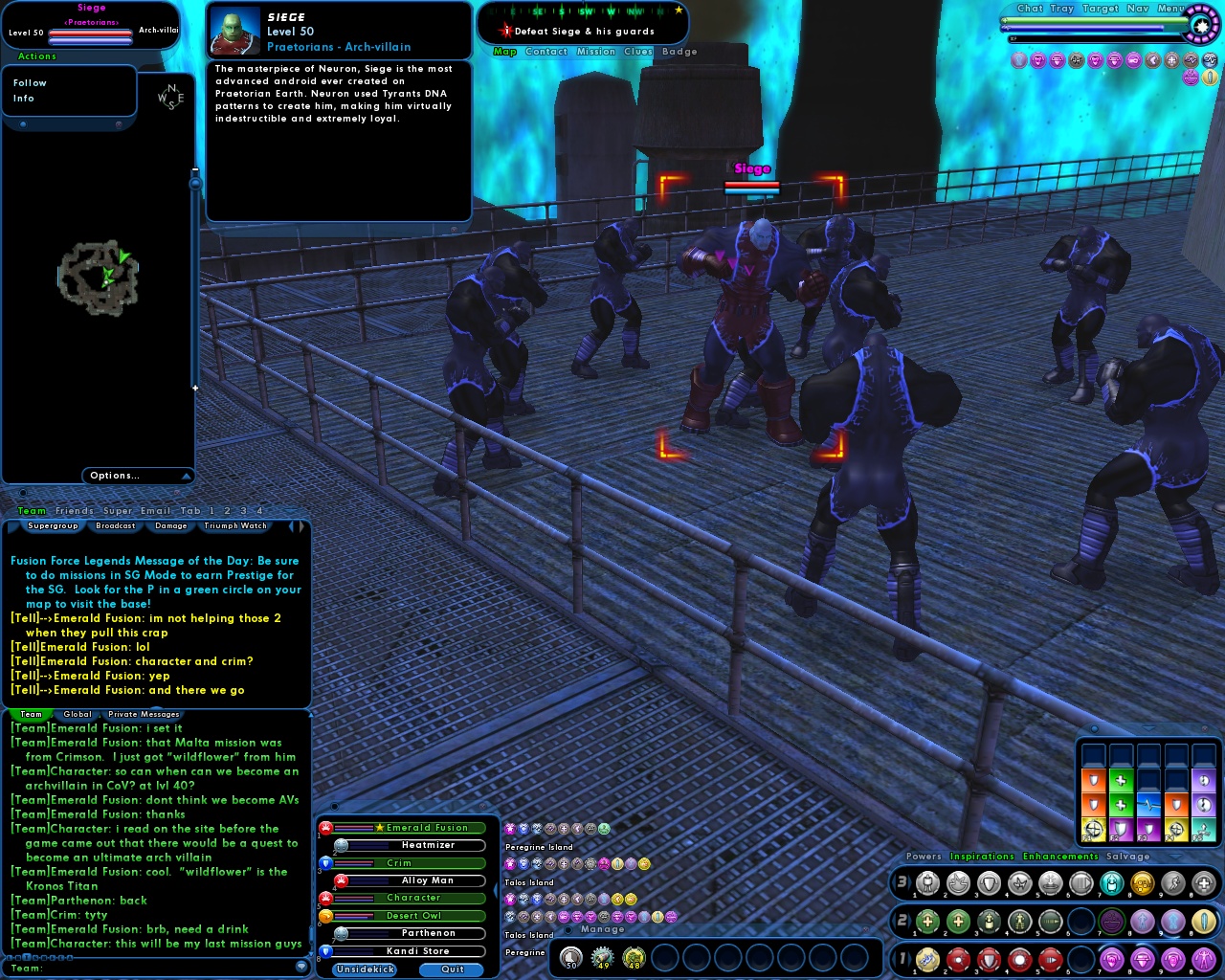Activate the green healing inspiration in tray 2
This screenshot has width=1225, height=980.
(927, 919)
